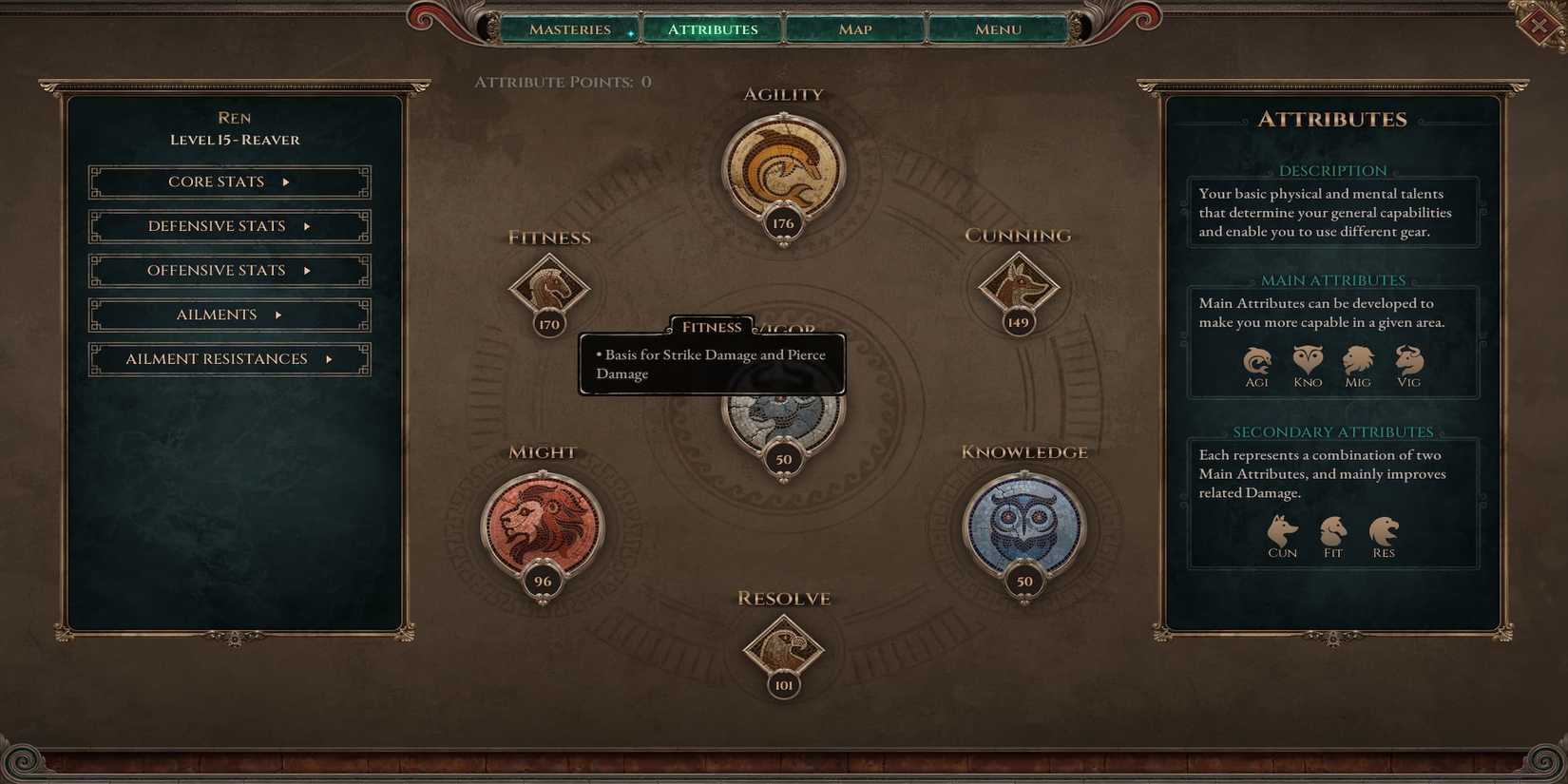Open the Ailments section
1568x784 pixels.
pos(229,315)
